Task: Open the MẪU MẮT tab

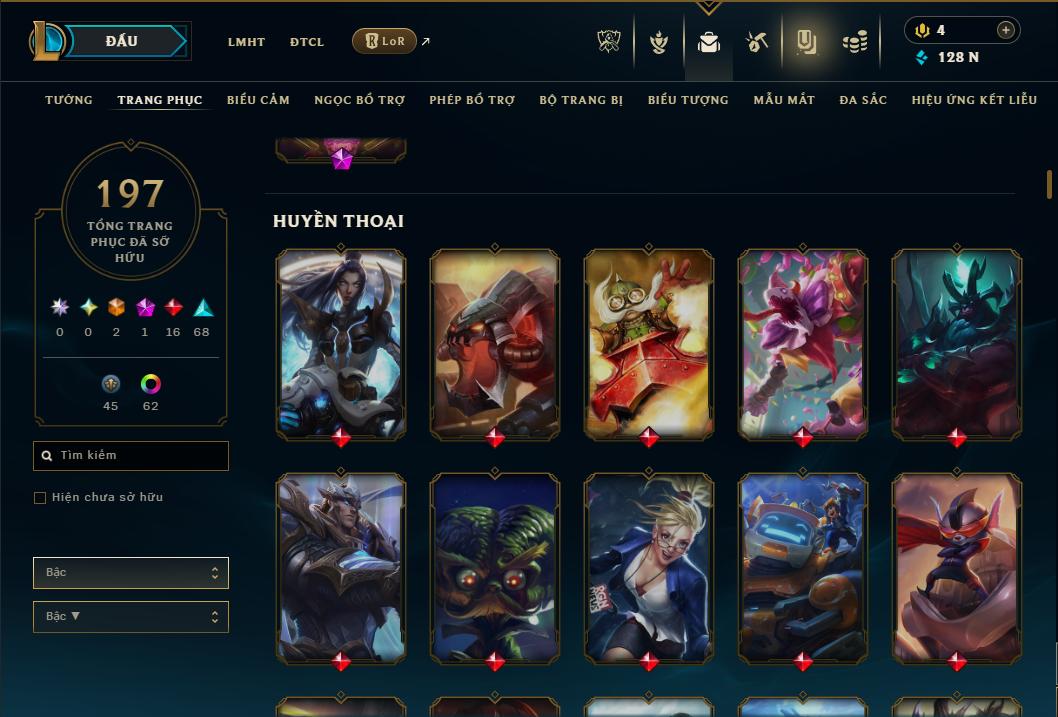Action: pyautogui.click(x=784, y=100)
